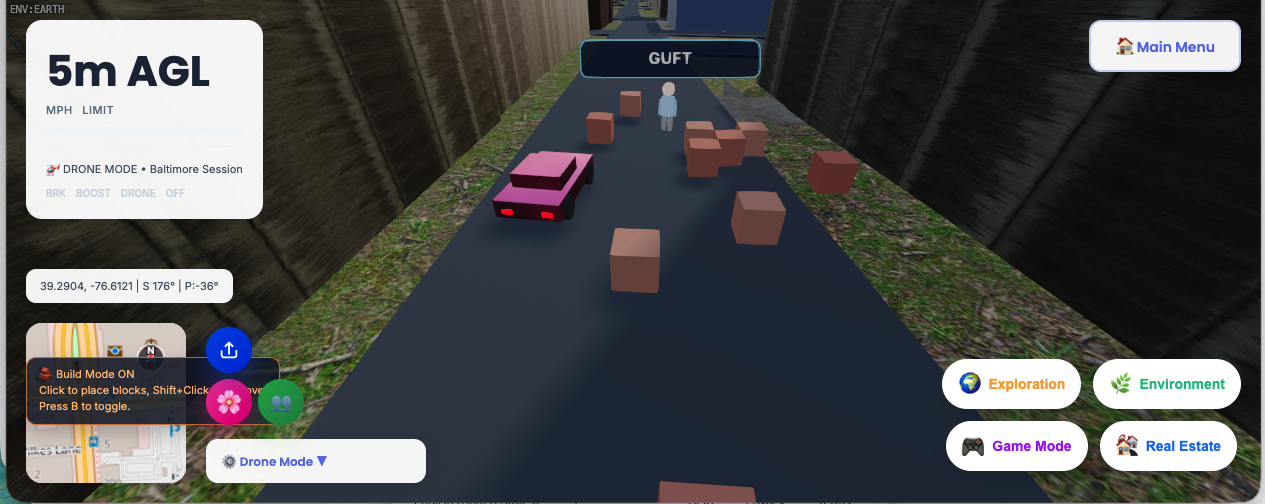Open the Environment options
The width and height of the screenshot is (1265, 504).
1166,384
